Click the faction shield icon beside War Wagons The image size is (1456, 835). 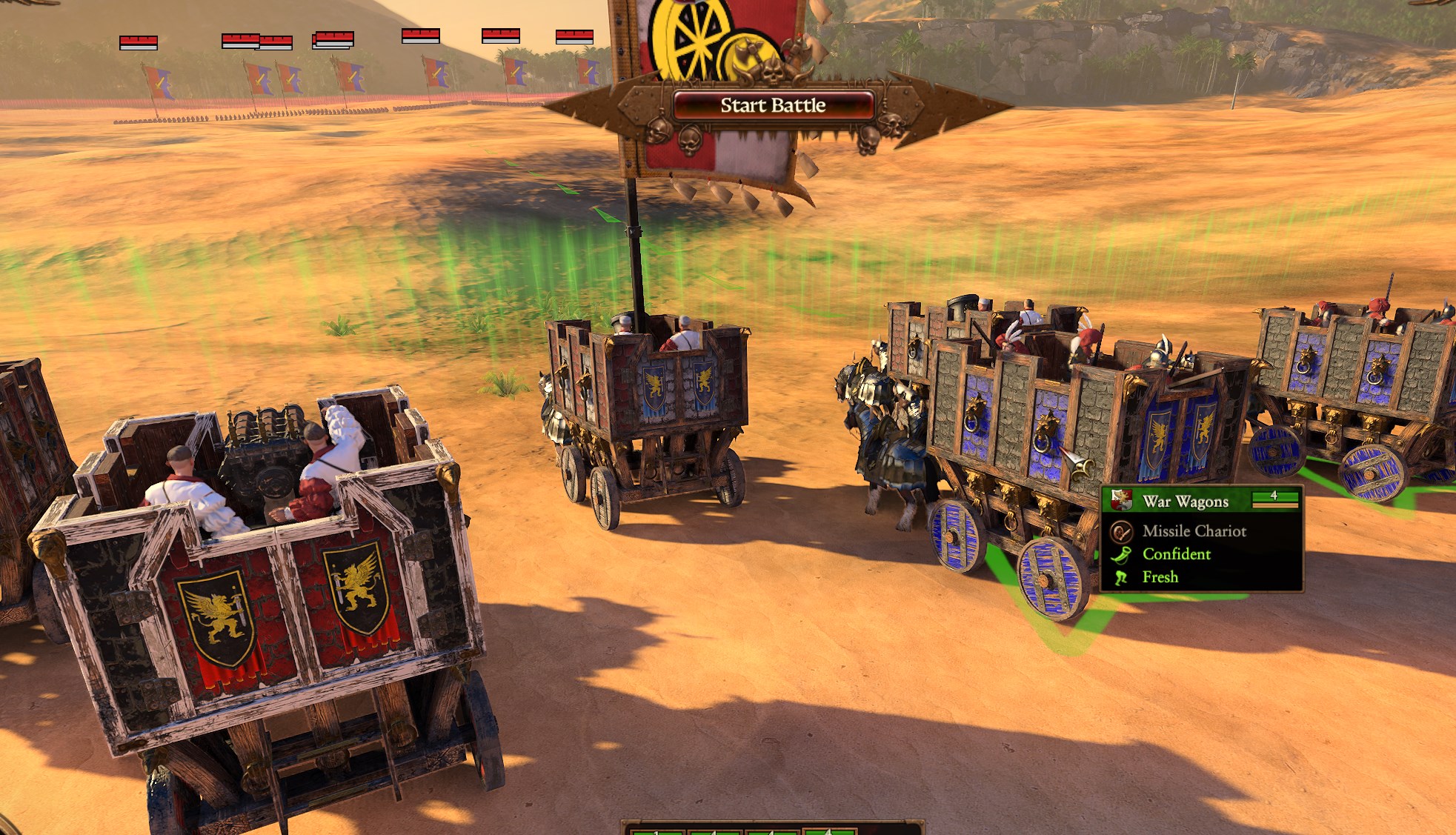click(1120, 500)
